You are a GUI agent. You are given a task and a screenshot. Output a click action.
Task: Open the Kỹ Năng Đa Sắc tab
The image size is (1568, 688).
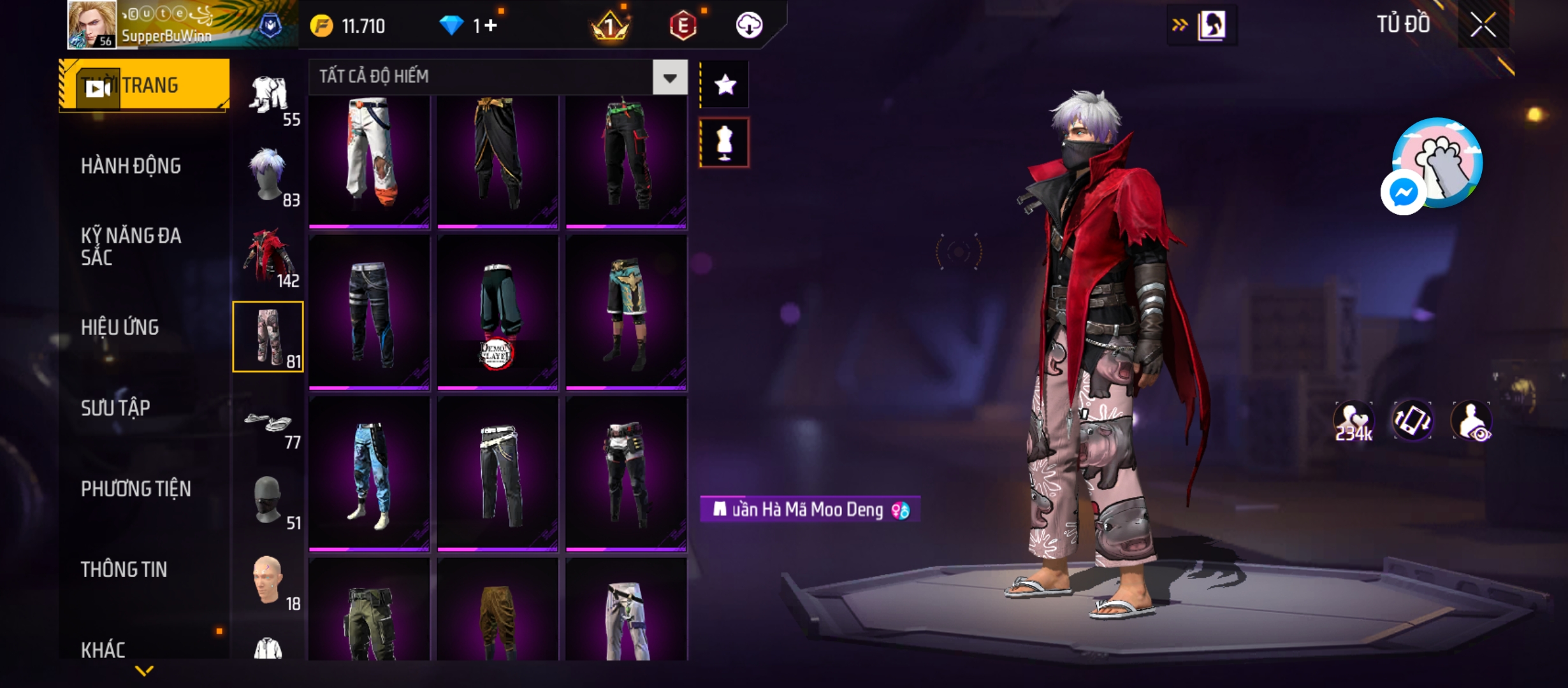[131, 247]
